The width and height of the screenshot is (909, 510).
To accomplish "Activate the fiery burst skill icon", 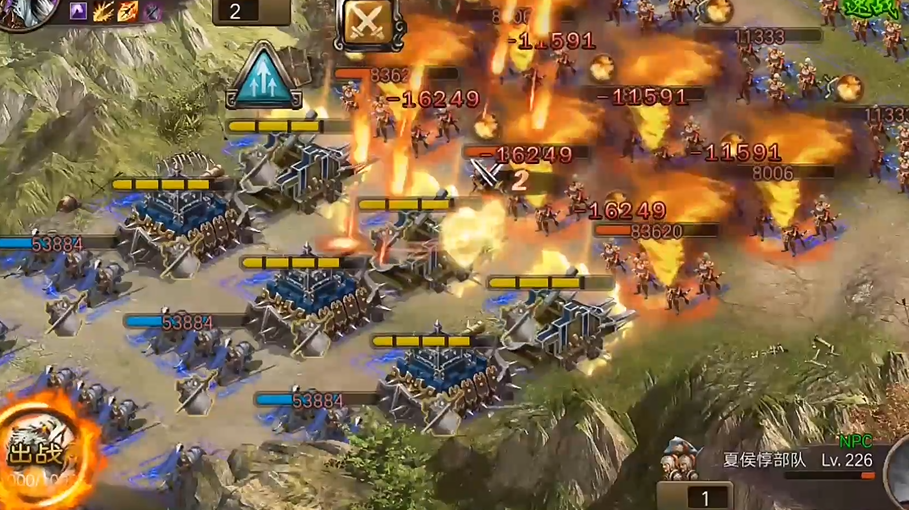I will click(103, 12).
